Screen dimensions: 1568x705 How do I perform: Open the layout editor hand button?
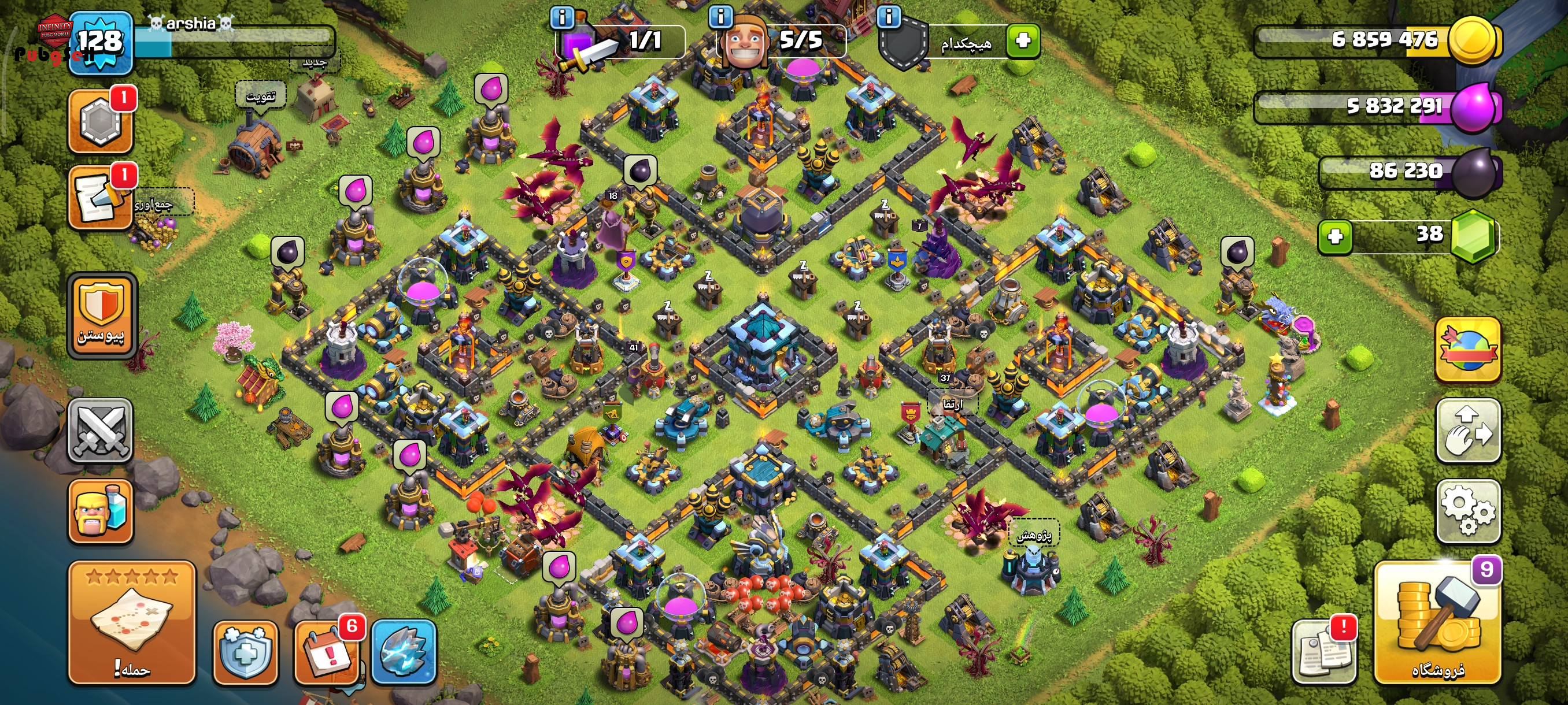(x=1467, y=431)
